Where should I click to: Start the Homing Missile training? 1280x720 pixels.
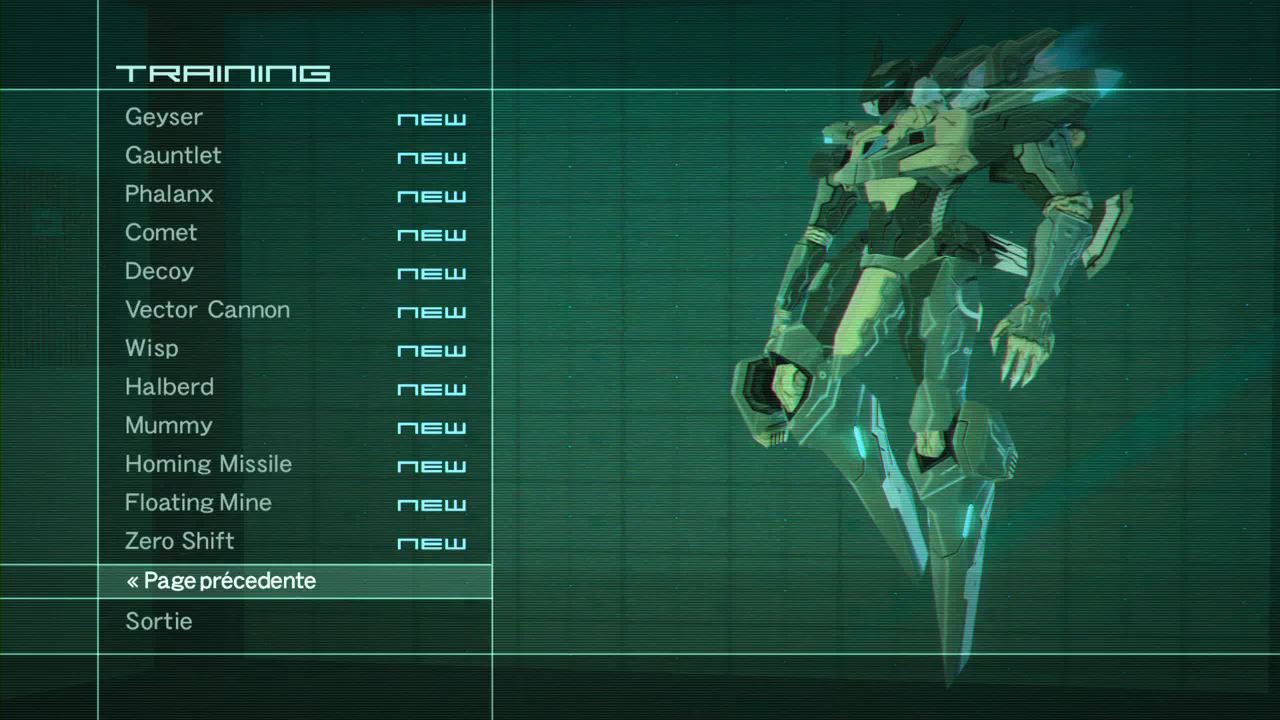(208, 464)
